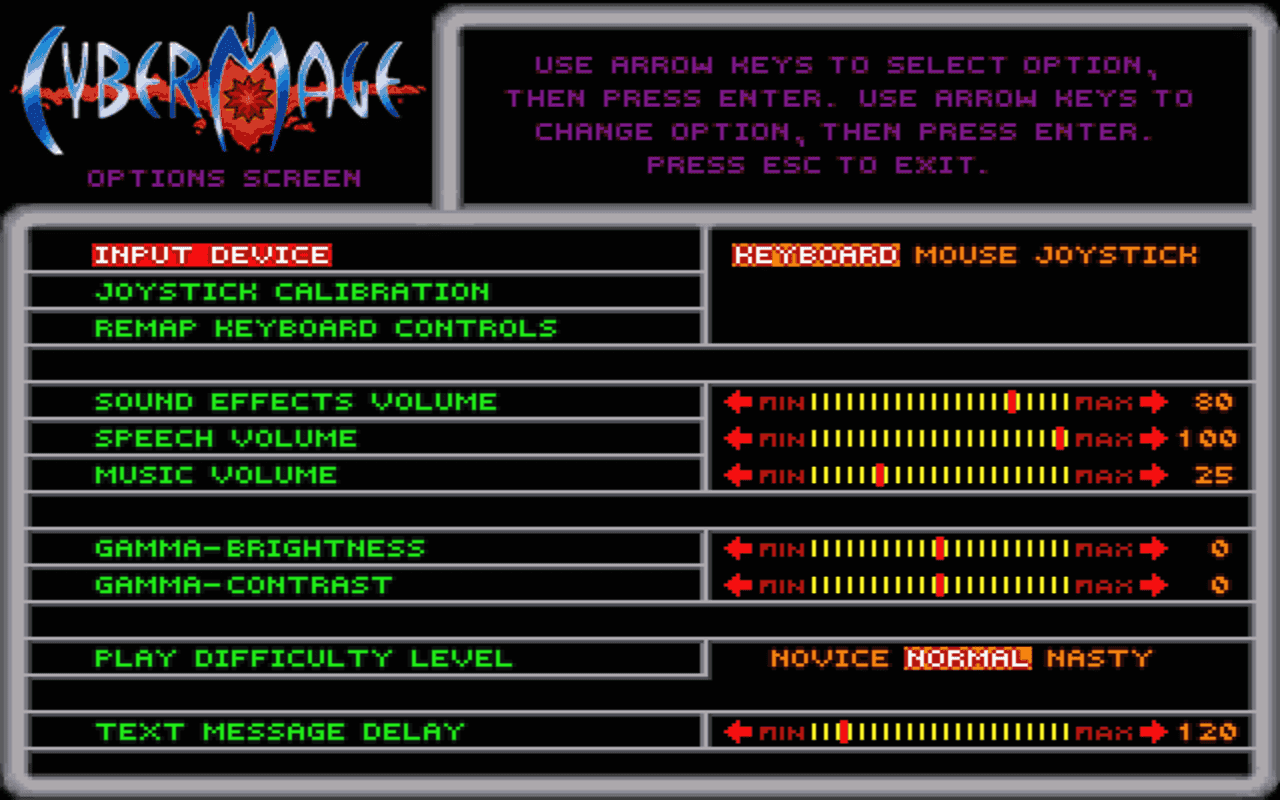The height and width of the screenshot is (800, 1280).
Task: Click the right arrow to raise Speech Volume
Action: coord(1155,438)
